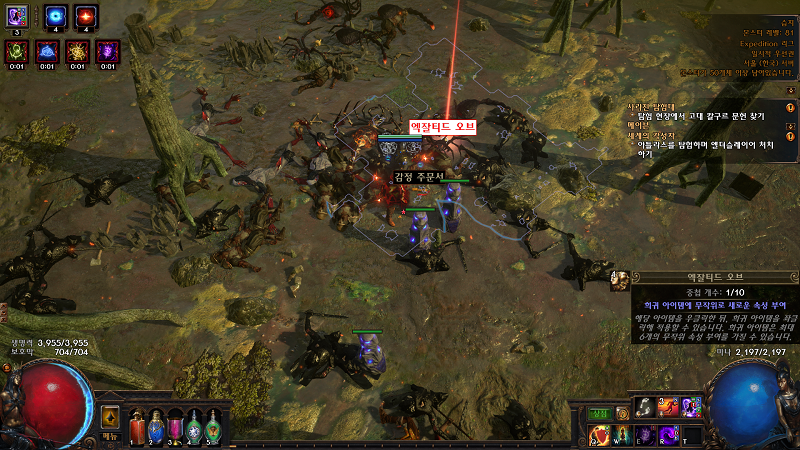Click the red starburst buff icon
This screenshot has width=800, height=450.
pyautogui.click(x=86, y=17)
